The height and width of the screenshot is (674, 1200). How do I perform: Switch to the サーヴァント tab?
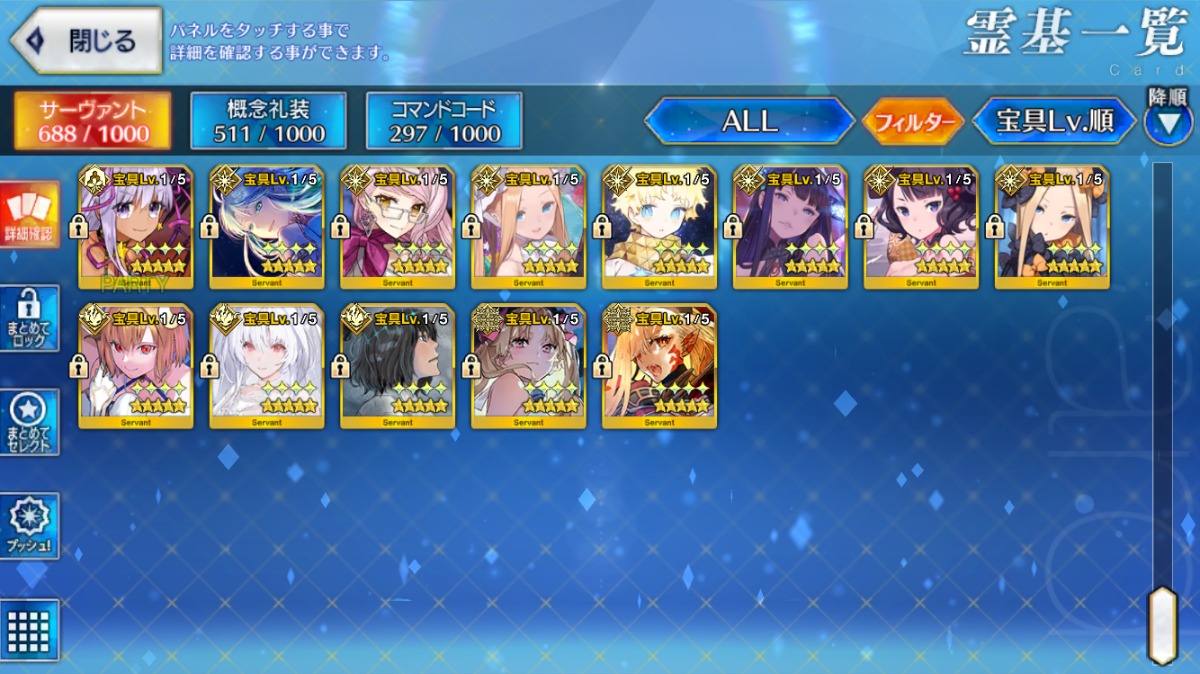[92, 121]
